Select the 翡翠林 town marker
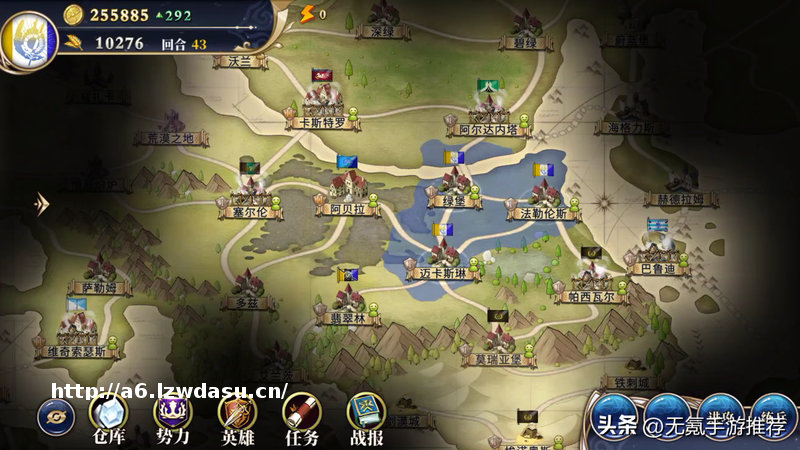Image resolution: width=800 pixels, height=450 pixels. click(x=349, y=301)
